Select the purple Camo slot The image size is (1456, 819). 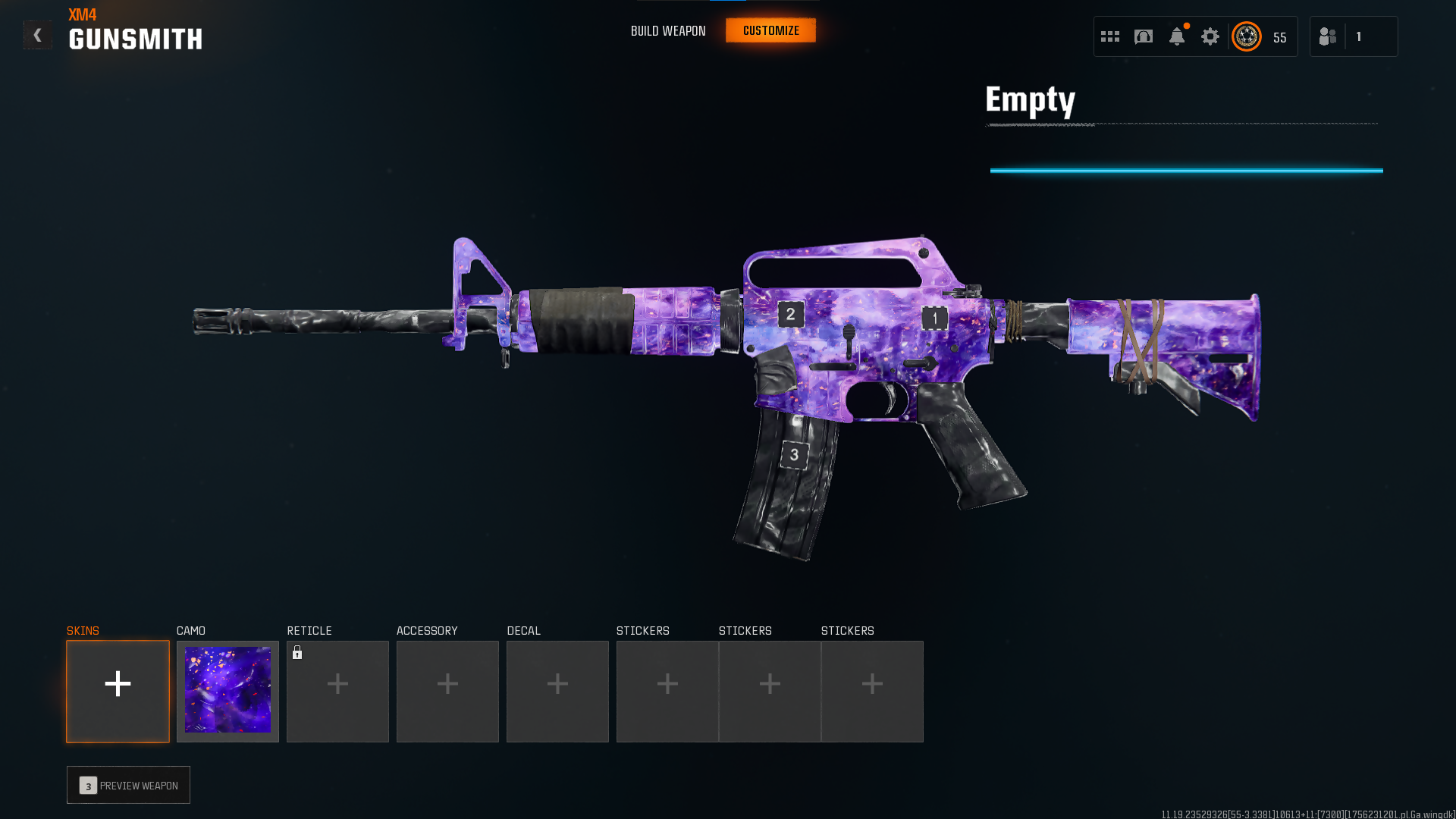tap(227, 691)
